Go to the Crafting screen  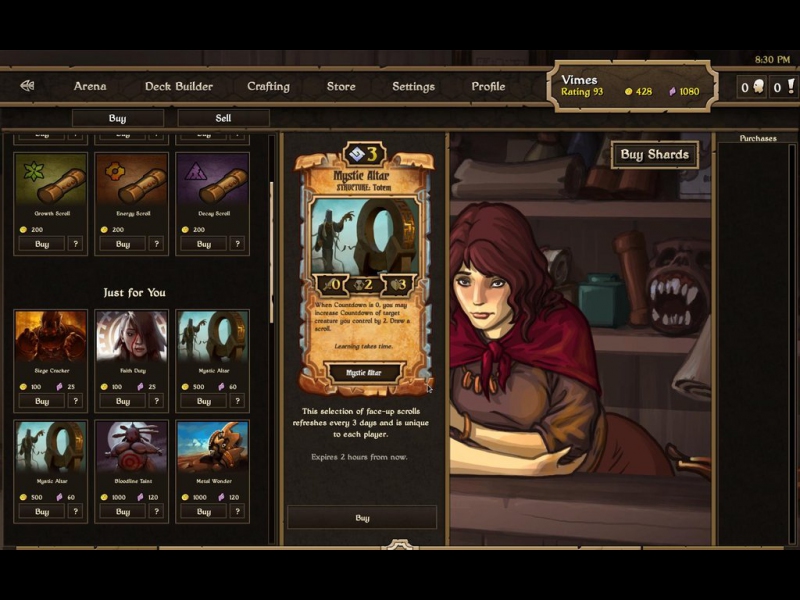pos(268,86)
